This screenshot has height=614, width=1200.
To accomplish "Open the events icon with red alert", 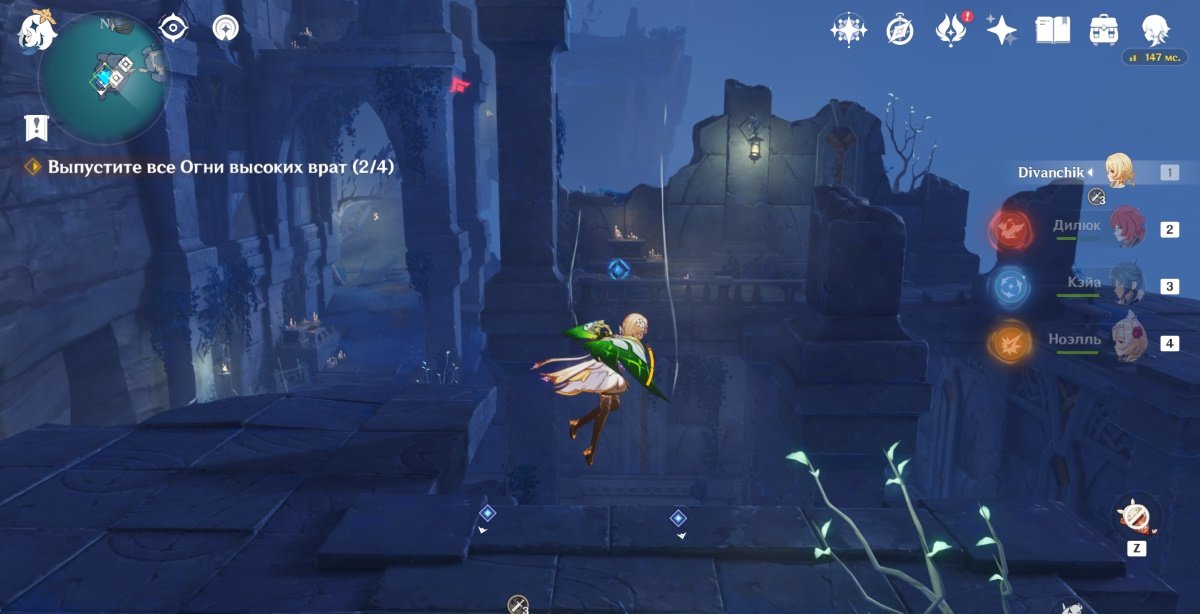I will pos(949,30).
